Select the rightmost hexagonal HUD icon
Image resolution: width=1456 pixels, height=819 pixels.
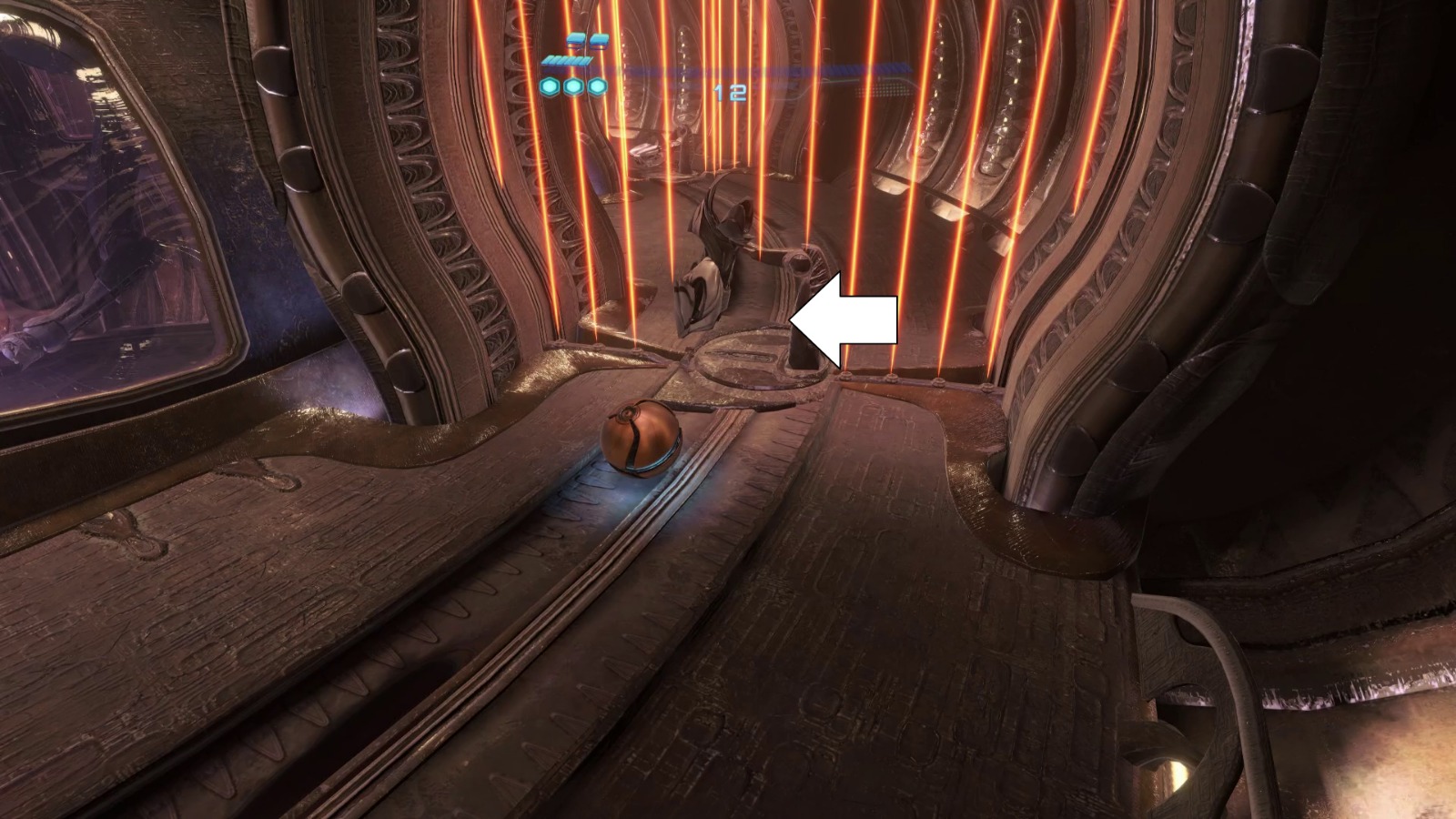[x=597, y=87]
